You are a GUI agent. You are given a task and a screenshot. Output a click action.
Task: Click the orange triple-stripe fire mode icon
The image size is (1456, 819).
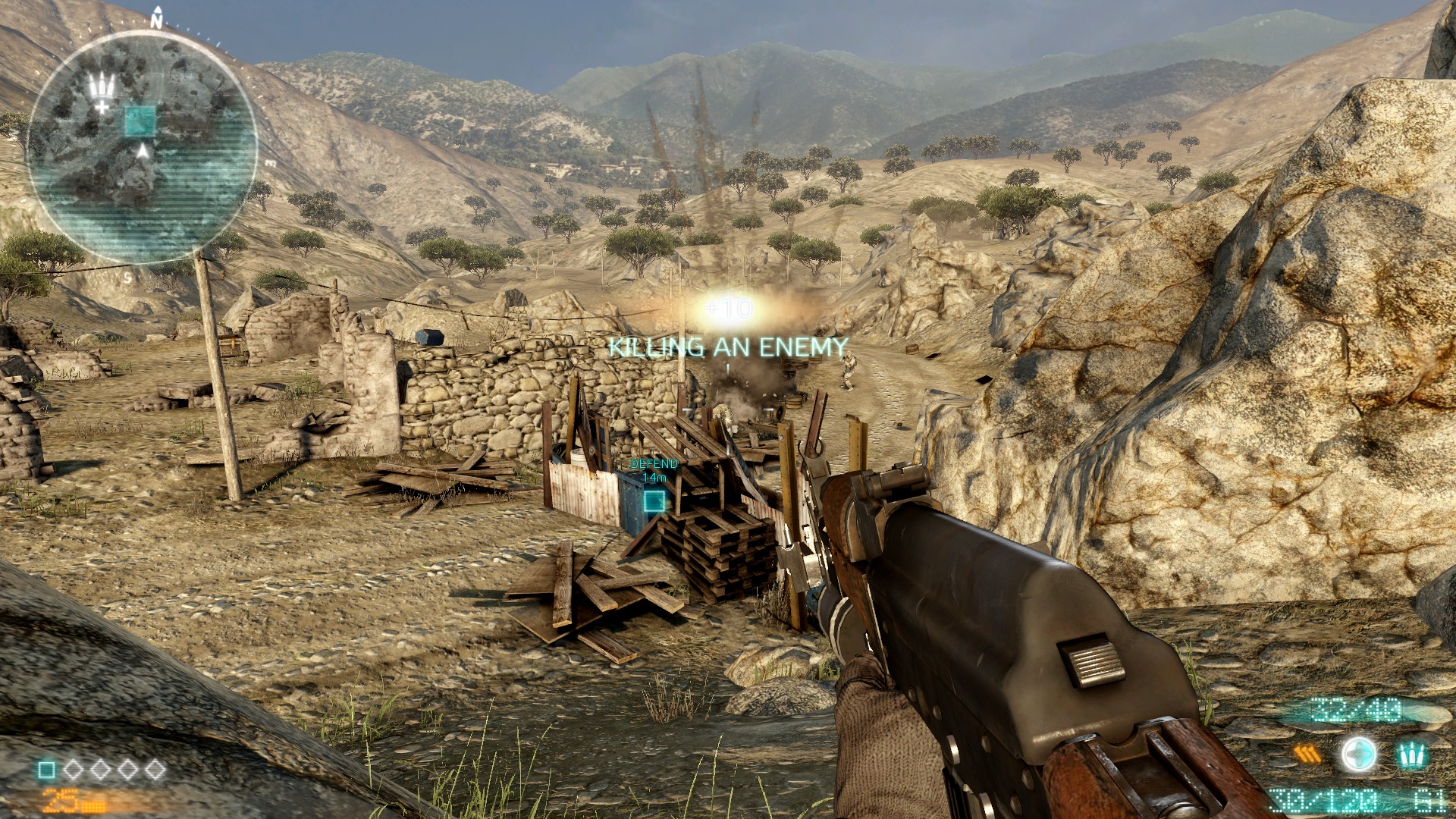point(1306,755)
